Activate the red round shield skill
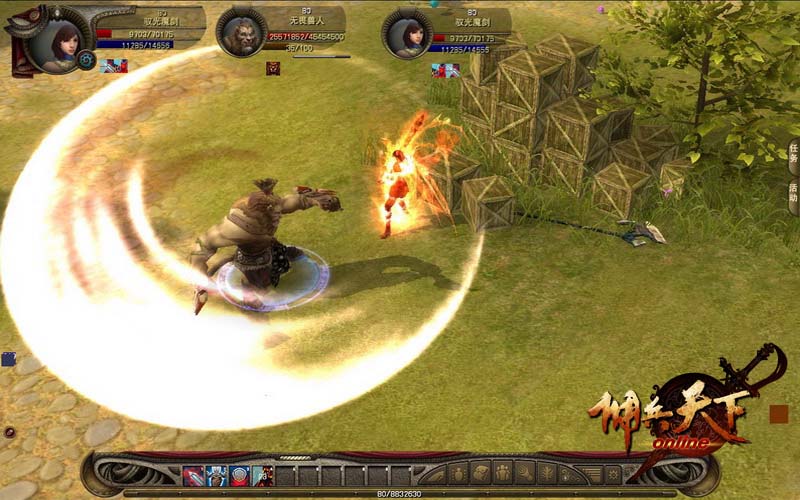This screenshot has width=800, height=500. pos(240,475)
